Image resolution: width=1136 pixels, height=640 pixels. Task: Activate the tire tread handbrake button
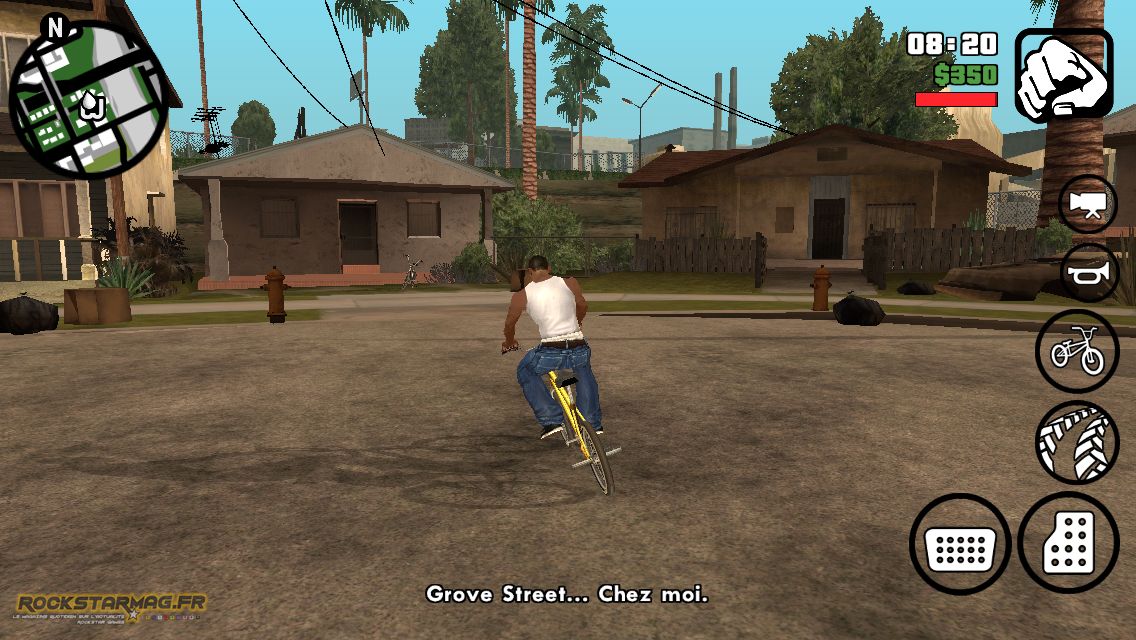tap(1076, 441)
